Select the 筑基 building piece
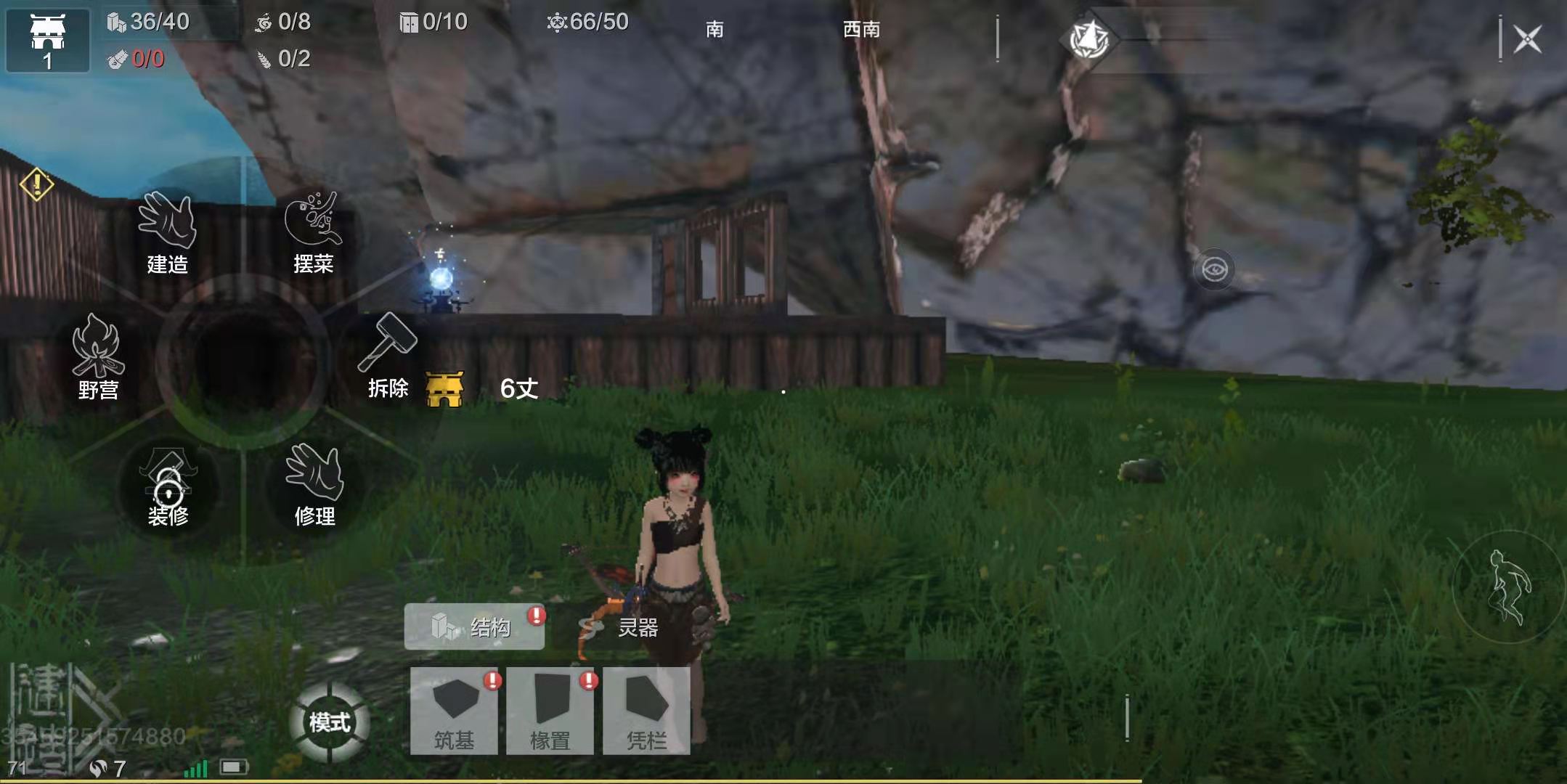The width and height of the screenshot is (1567, 784). [454, 711]
